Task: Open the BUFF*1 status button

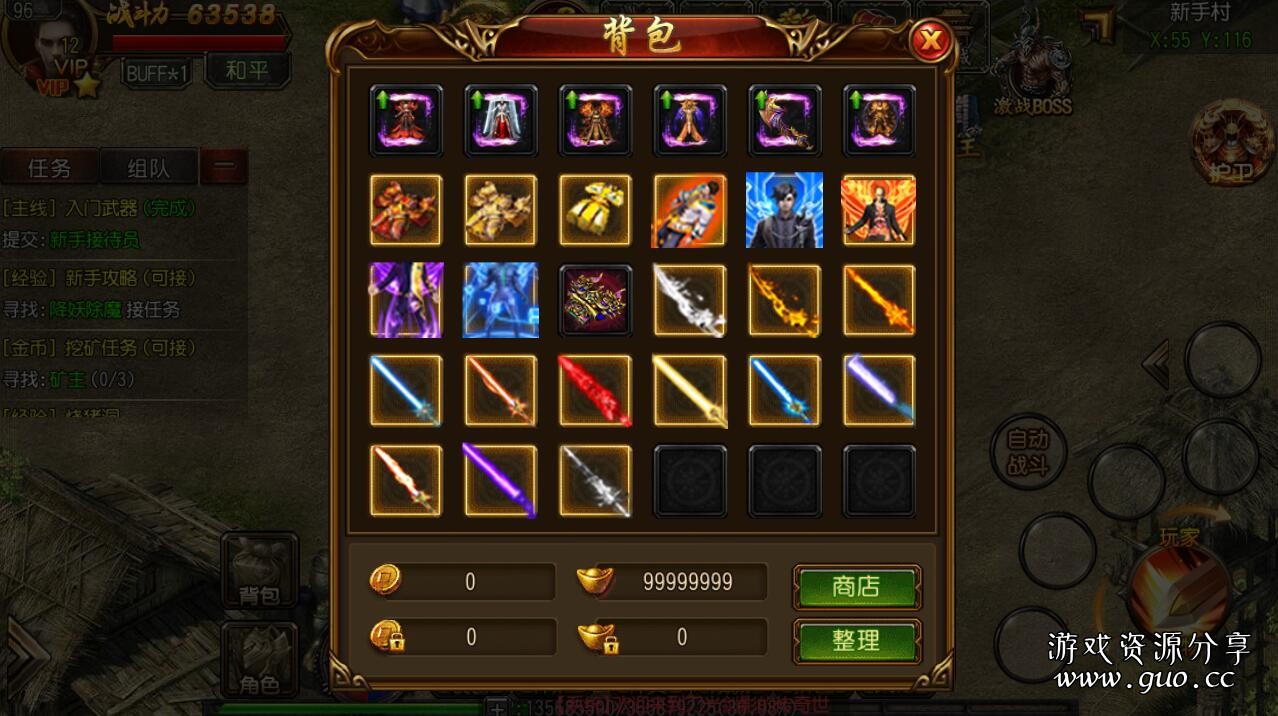Action: (x=157, y=72)
